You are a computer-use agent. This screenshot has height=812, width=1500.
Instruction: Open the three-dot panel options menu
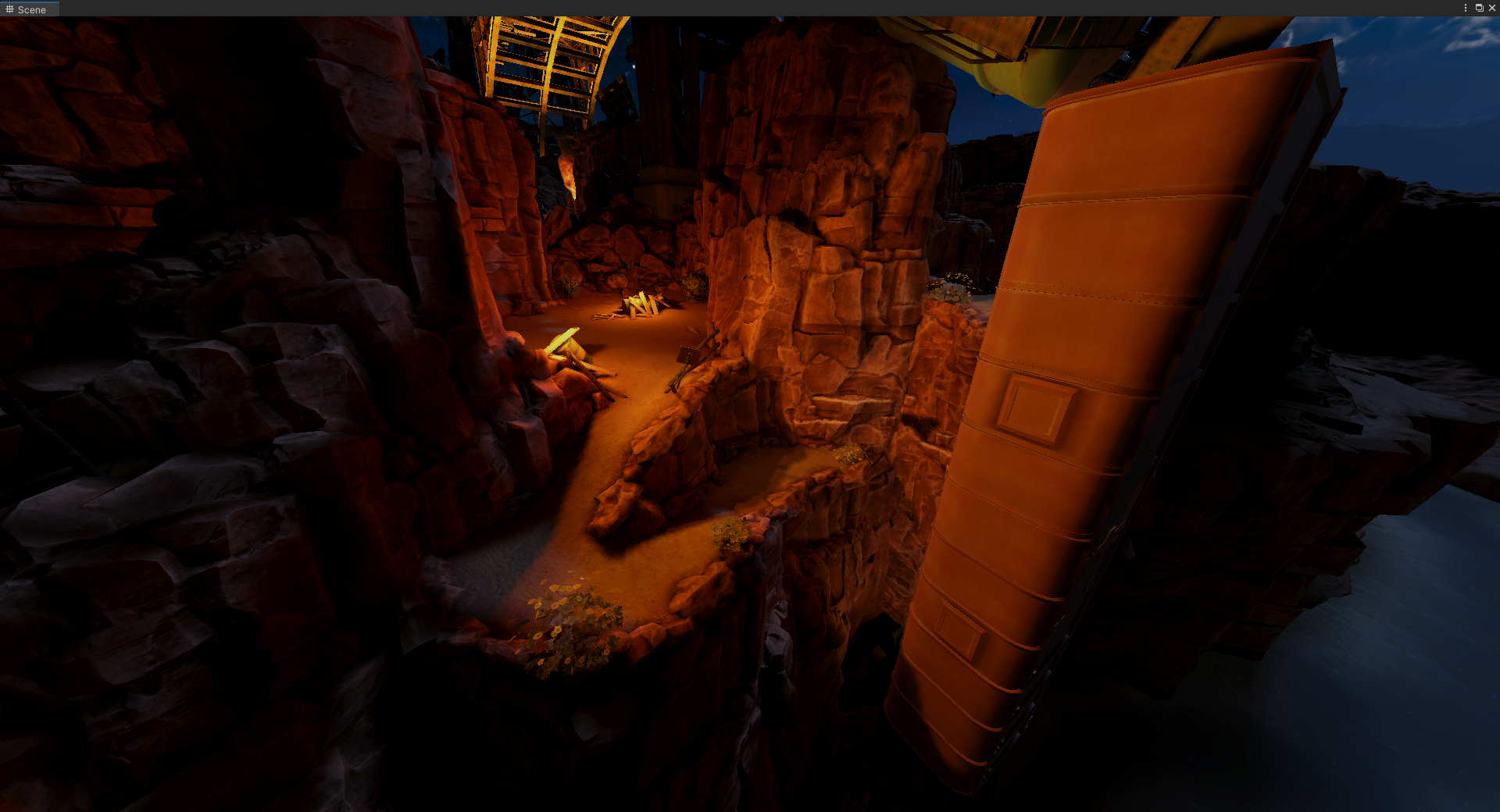1465,8
